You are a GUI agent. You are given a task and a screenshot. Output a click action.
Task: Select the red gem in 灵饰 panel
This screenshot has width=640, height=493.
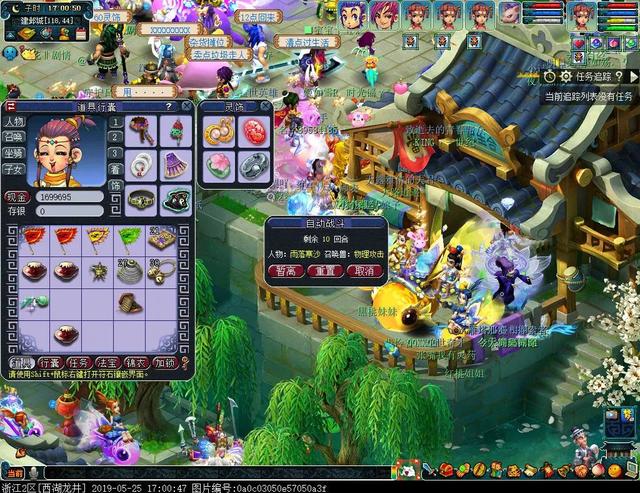pyautogui.click(x=252, y=130)
